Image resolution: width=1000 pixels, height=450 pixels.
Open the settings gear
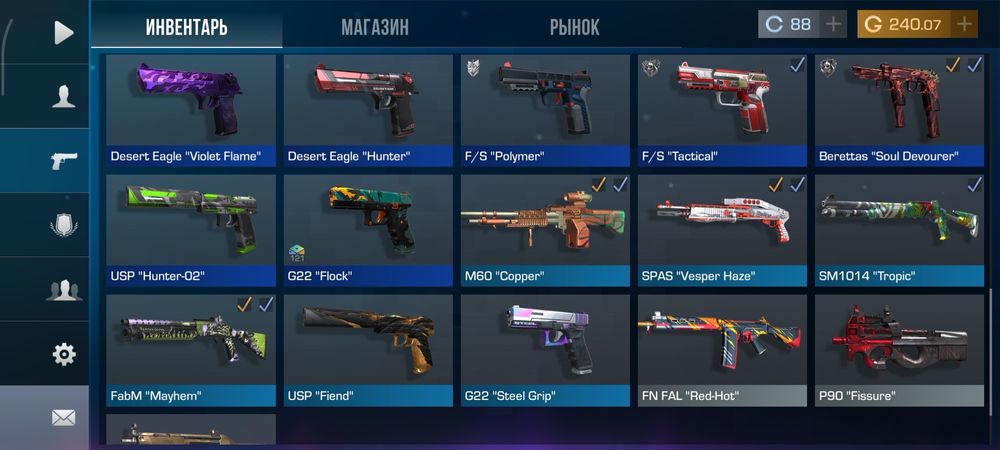(63, 353)
